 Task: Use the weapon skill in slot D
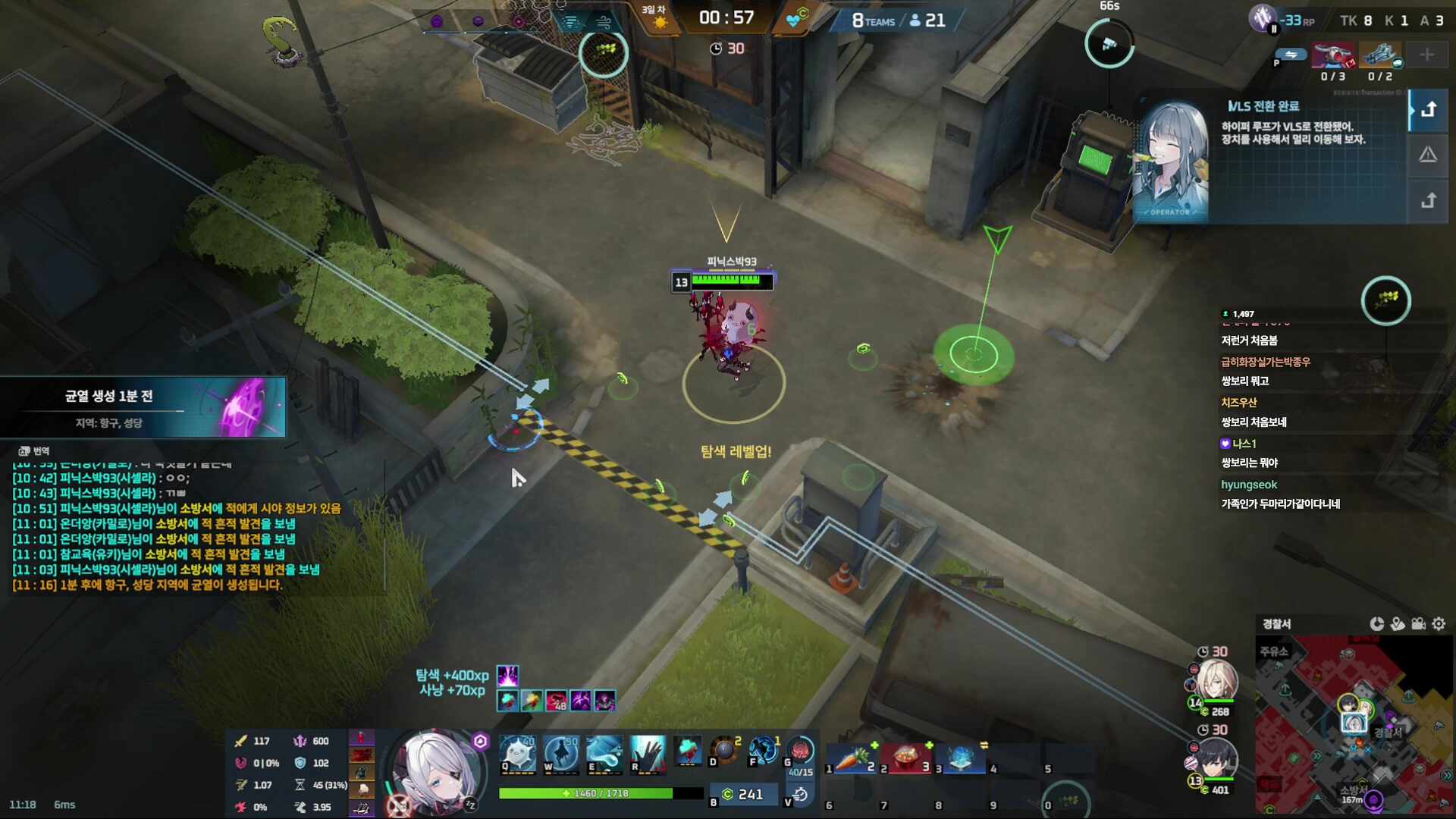click(x=725, y=751)
